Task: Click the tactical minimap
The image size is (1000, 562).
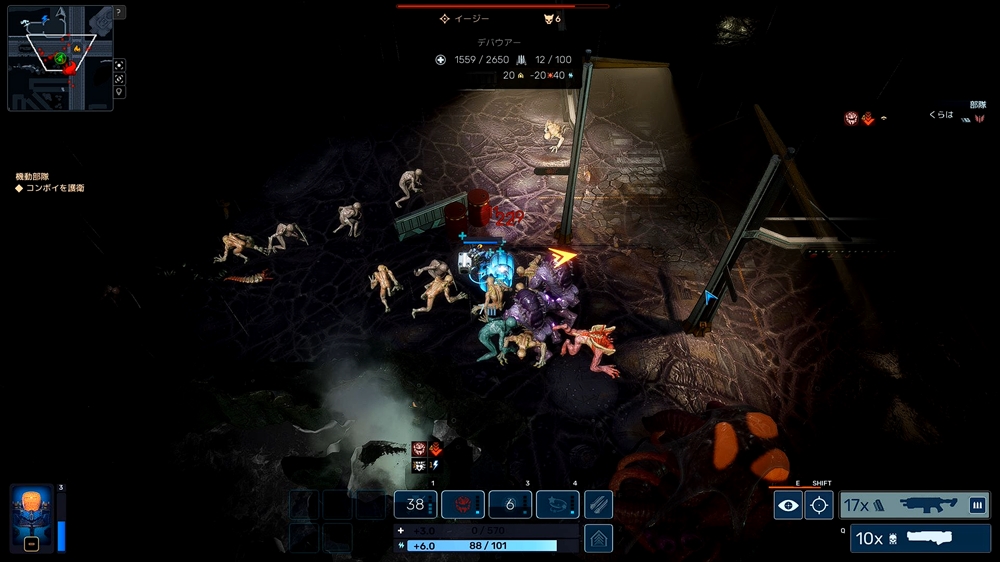Action: point(60,57)
